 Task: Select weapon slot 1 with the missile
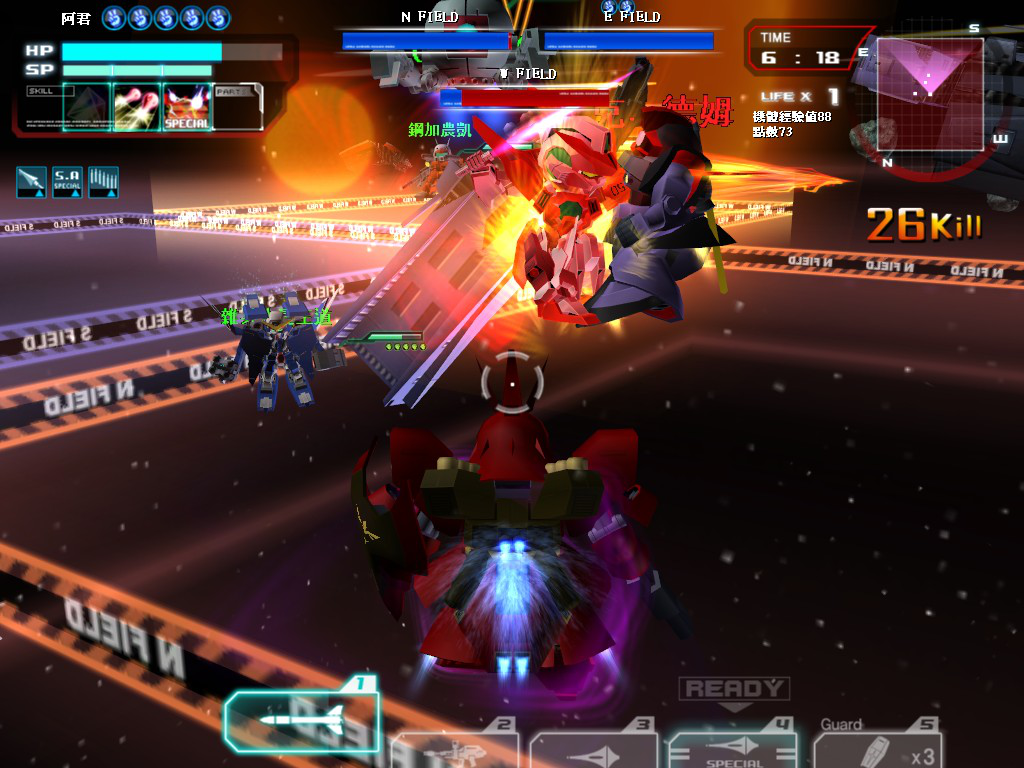[x=302, y=719]
